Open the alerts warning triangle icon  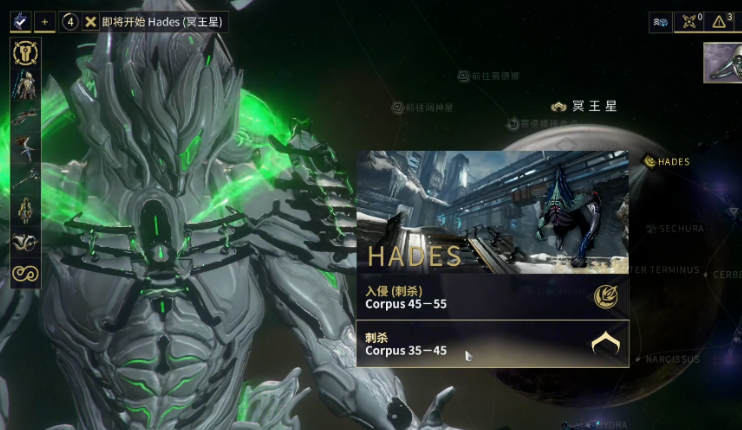(720, 21)
